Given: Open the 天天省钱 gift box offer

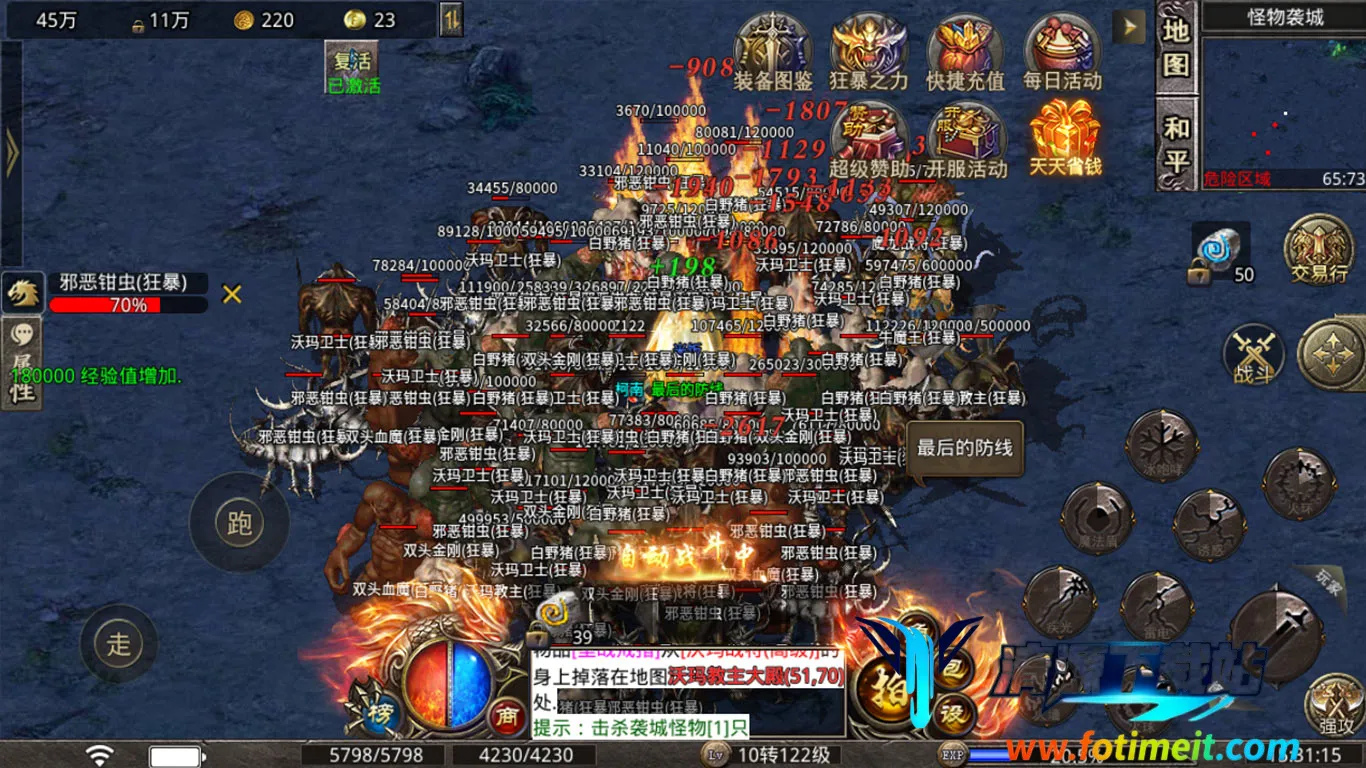Looking at the screenshot, I should point(1065,138).
